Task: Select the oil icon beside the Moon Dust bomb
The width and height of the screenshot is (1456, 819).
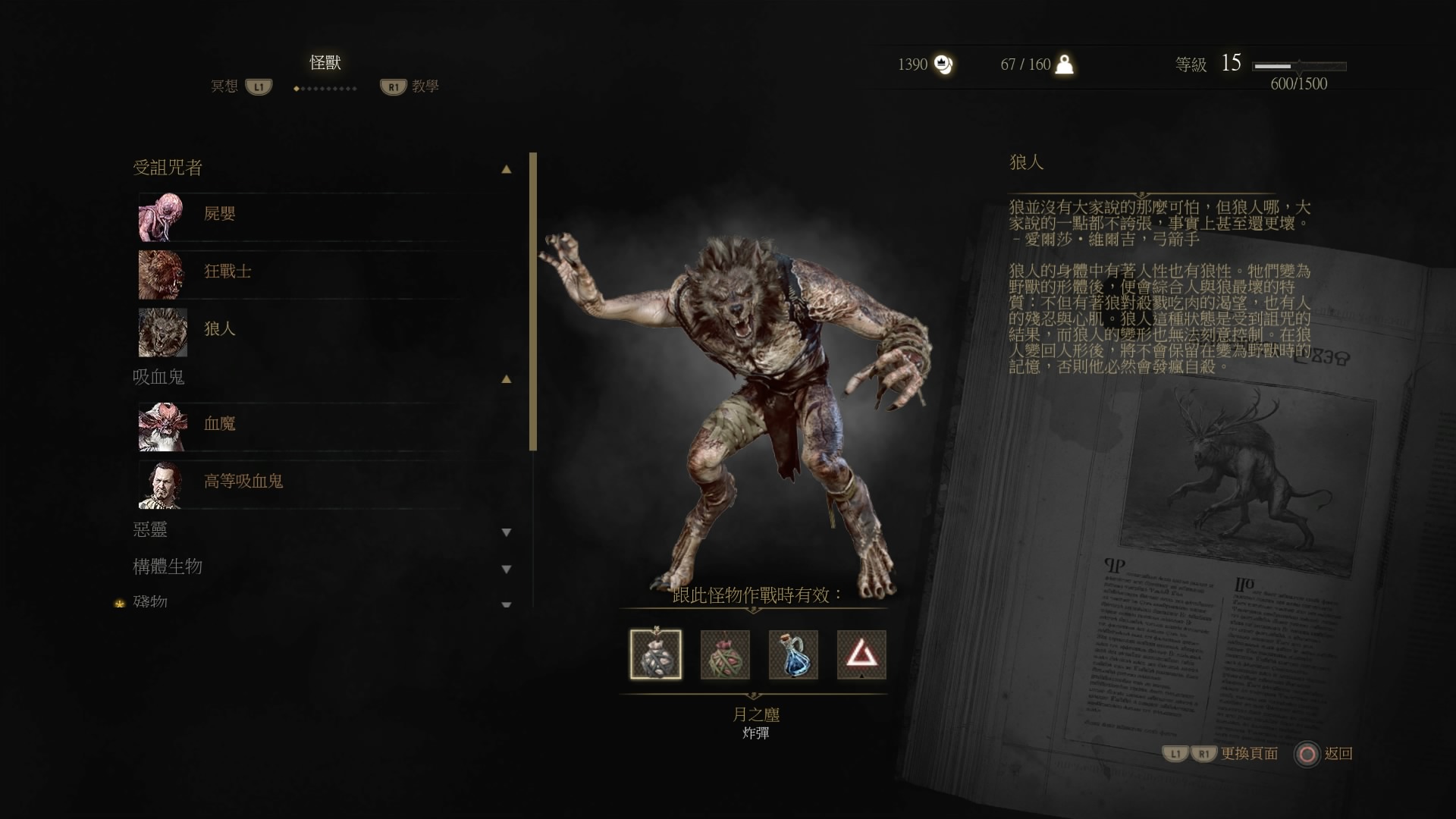Action: click(724, 654)
